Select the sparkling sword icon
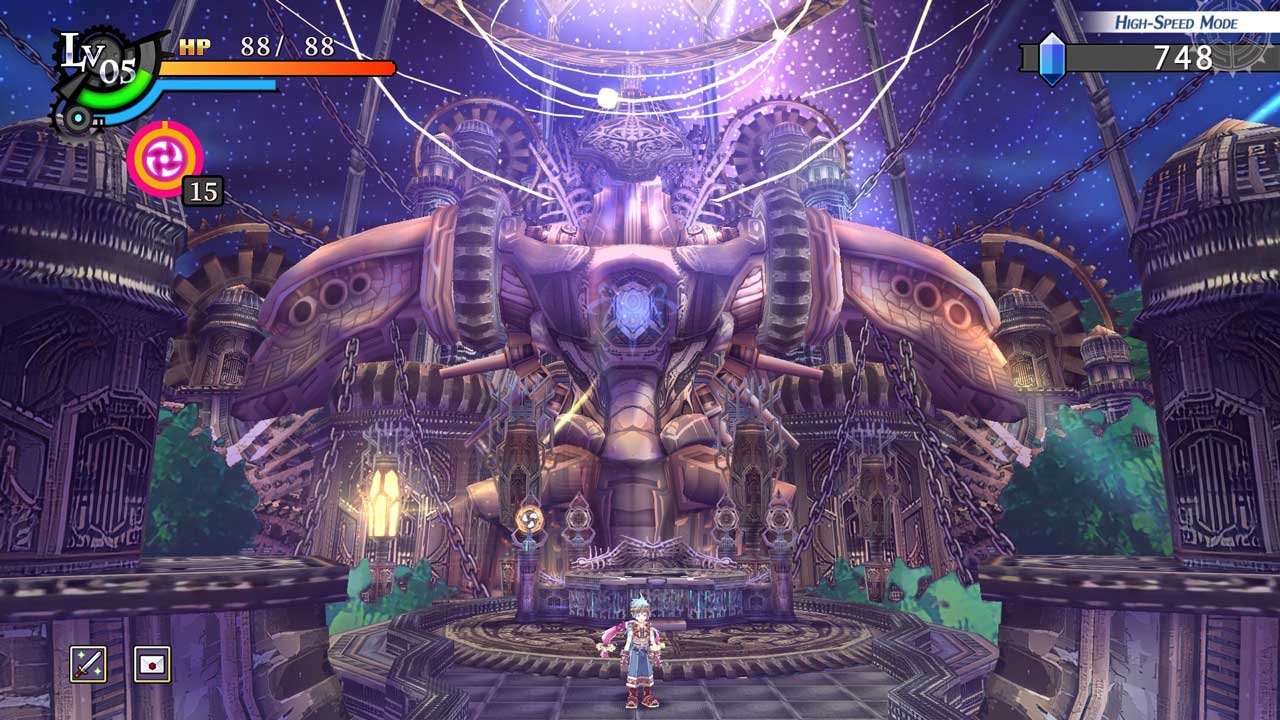The width and height of the screenshot is (1280, 720). tap(88, 664)
